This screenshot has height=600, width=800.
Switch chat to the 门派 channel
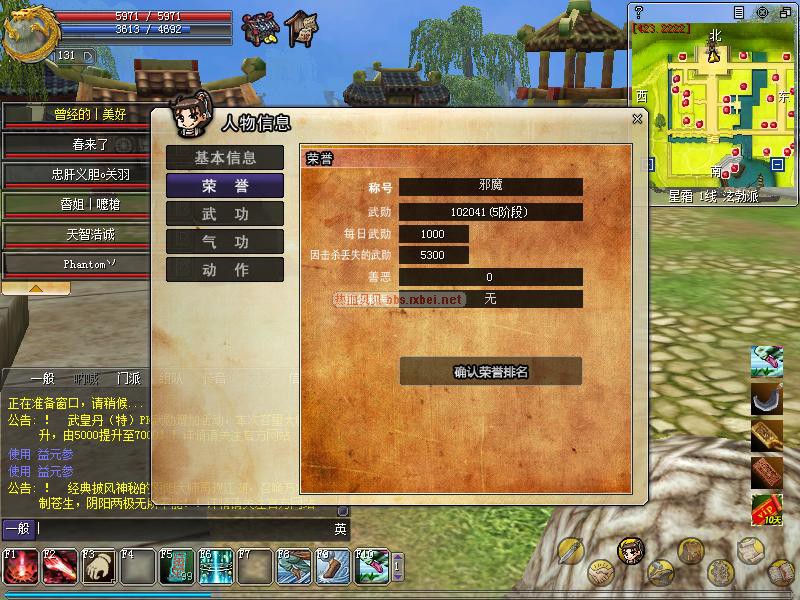click(x=128, y=379)
